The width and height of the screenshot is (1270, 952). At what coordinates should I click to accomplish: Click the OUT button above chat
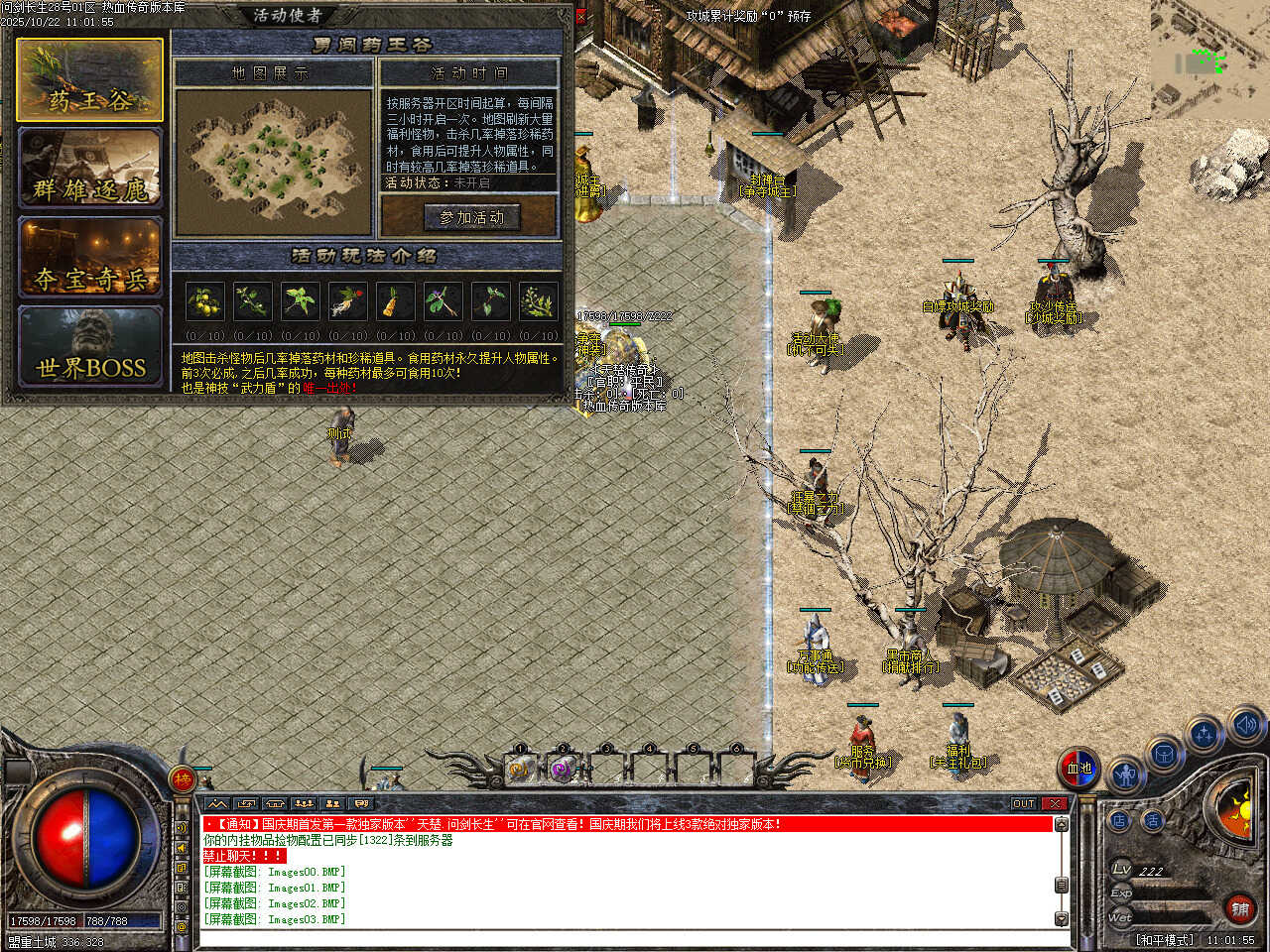[1024, 803]
